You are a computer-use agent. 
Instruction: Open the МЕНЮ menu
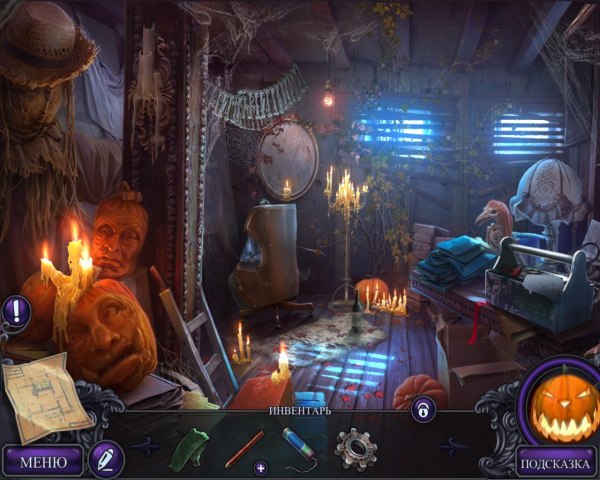[x=43, y=461]
